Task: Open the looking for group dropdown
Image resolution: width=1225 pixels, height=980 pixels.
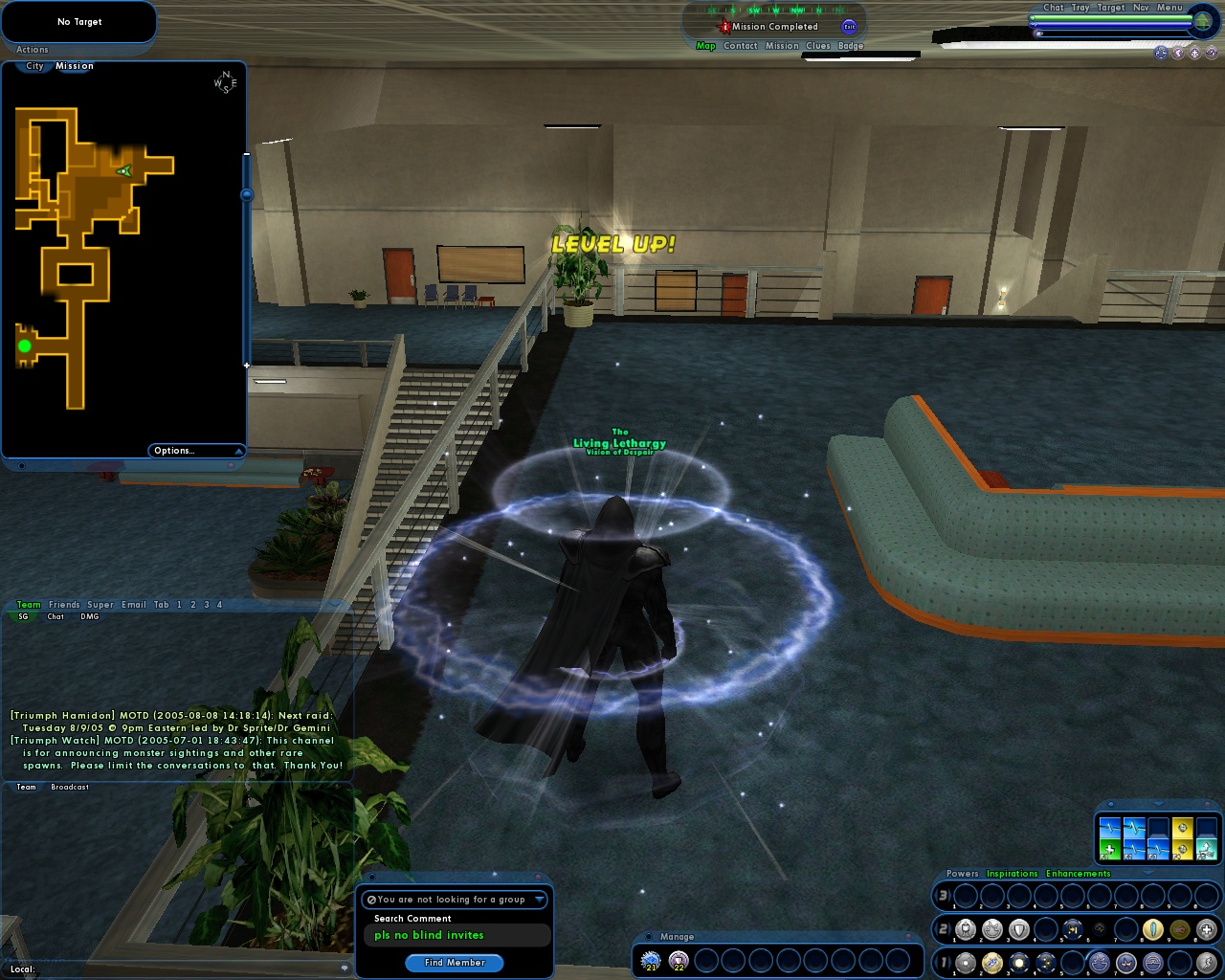Action: [538, 900]
